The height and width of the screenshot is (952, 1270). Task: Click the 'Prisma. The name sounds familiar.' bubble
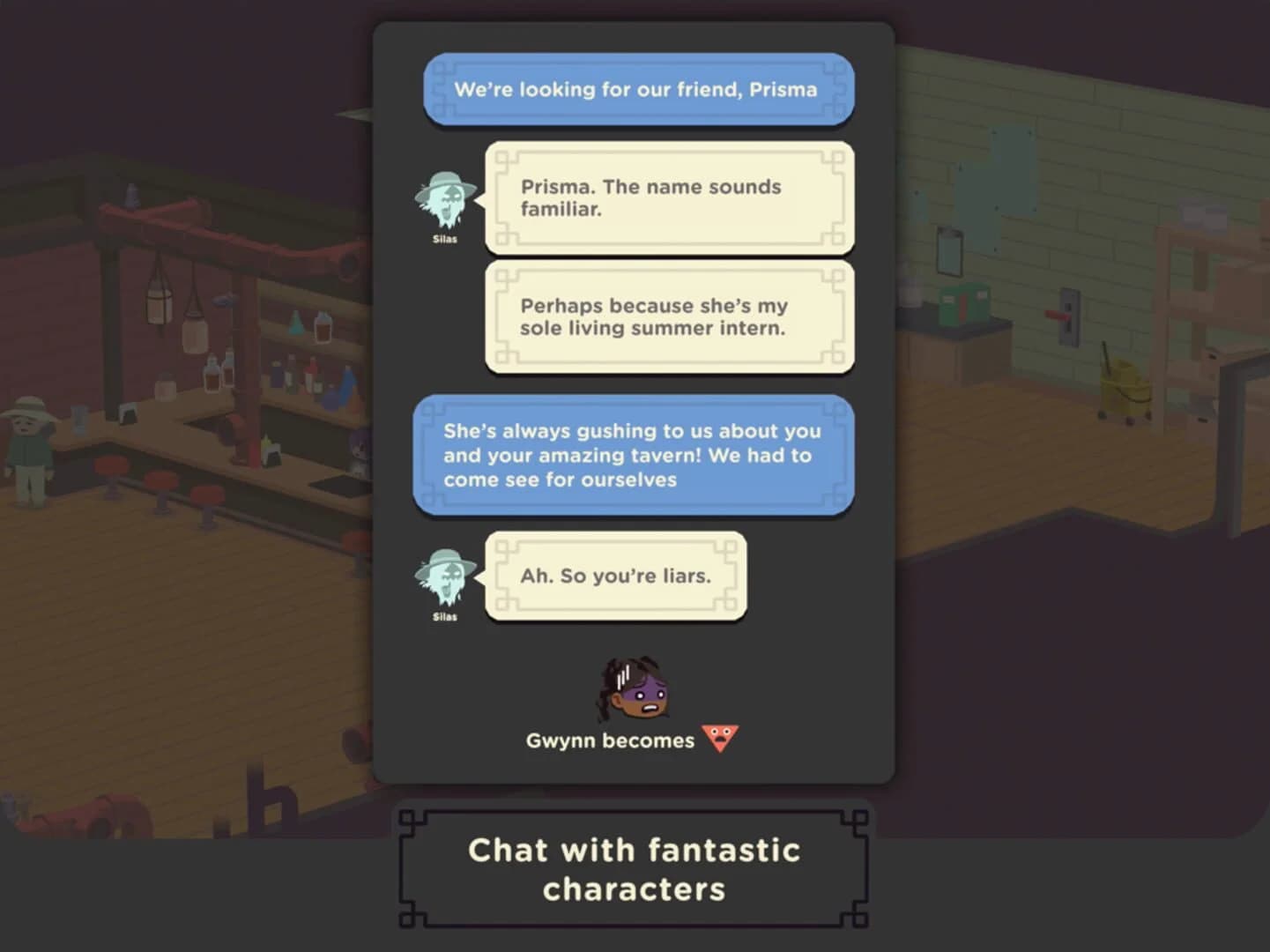(x=668, y=199)
